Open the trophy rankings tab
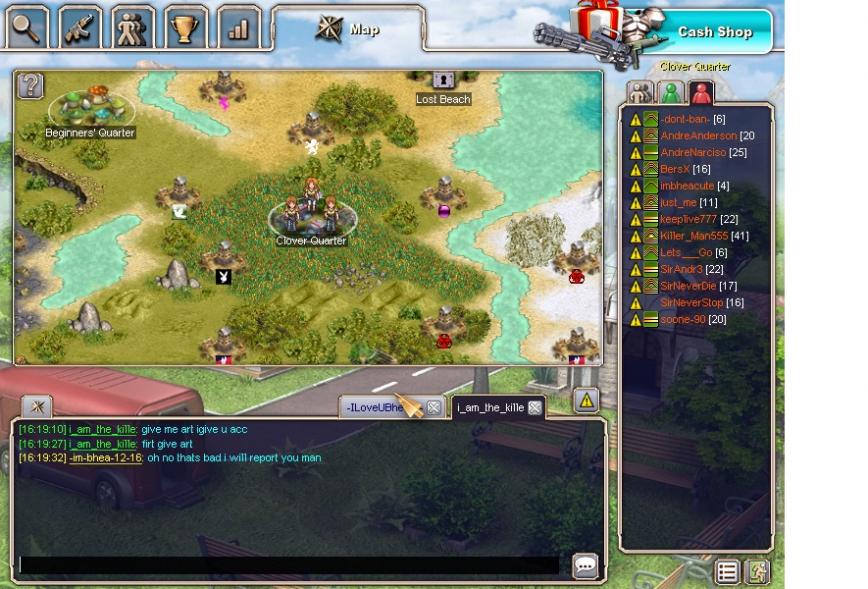The height and width of the screenshot is (589, 868). [x=185, y=27]
